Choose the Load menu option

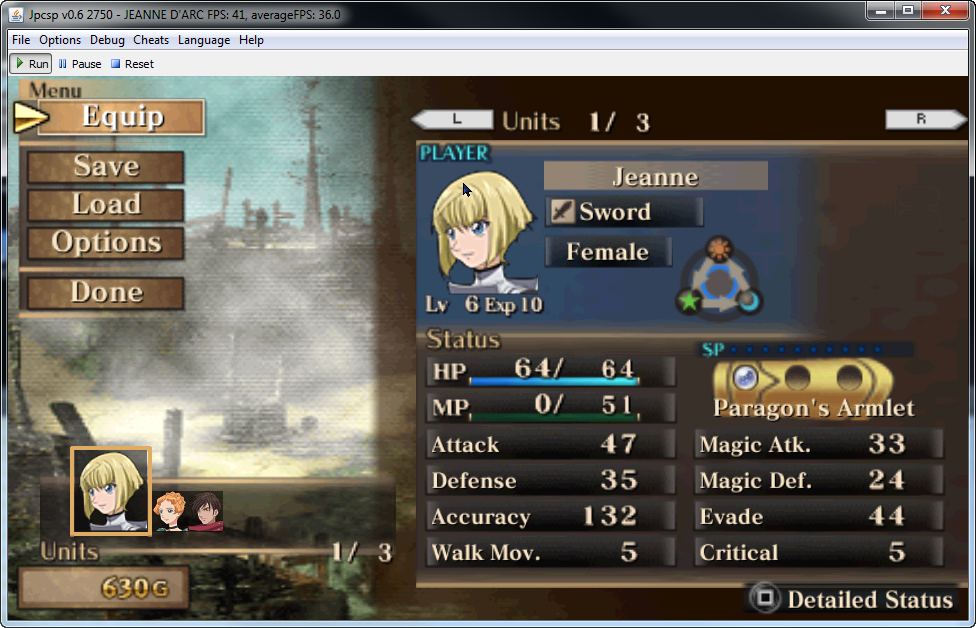pos(105,205)
